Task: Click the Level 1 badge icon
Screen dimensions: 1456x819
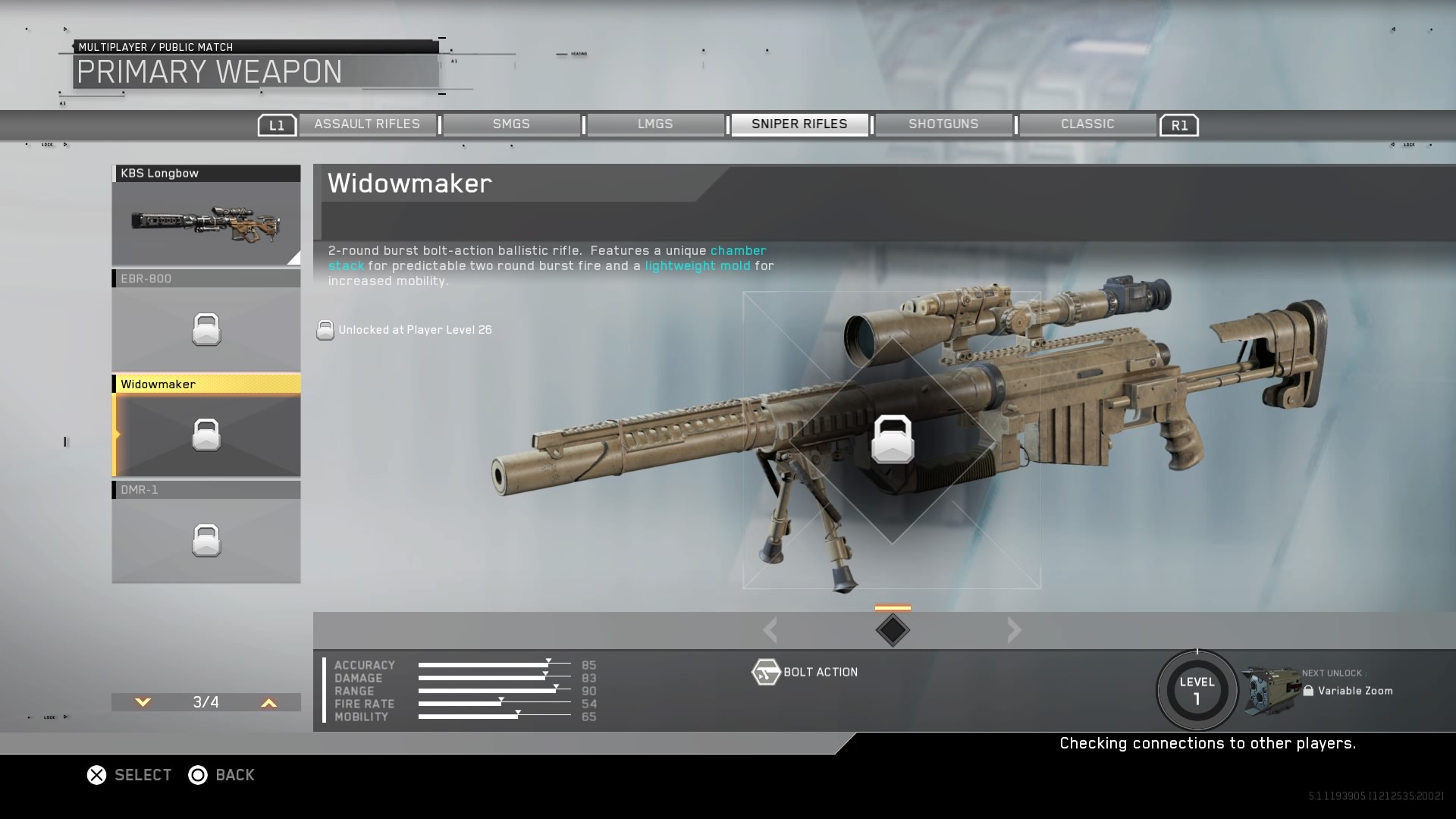Action: (x=1197, y=690)
